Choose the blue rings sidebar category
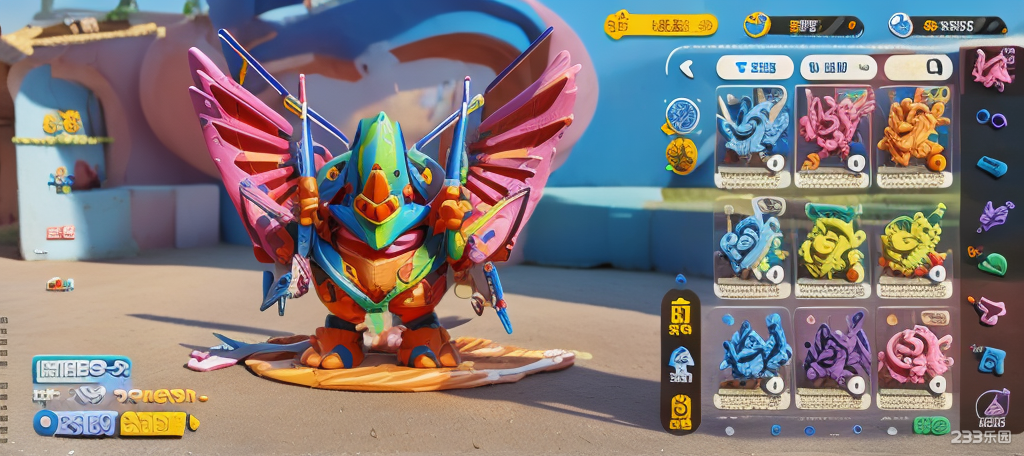The height and width of the screenshot is (456, 1024). coord(991,119)
